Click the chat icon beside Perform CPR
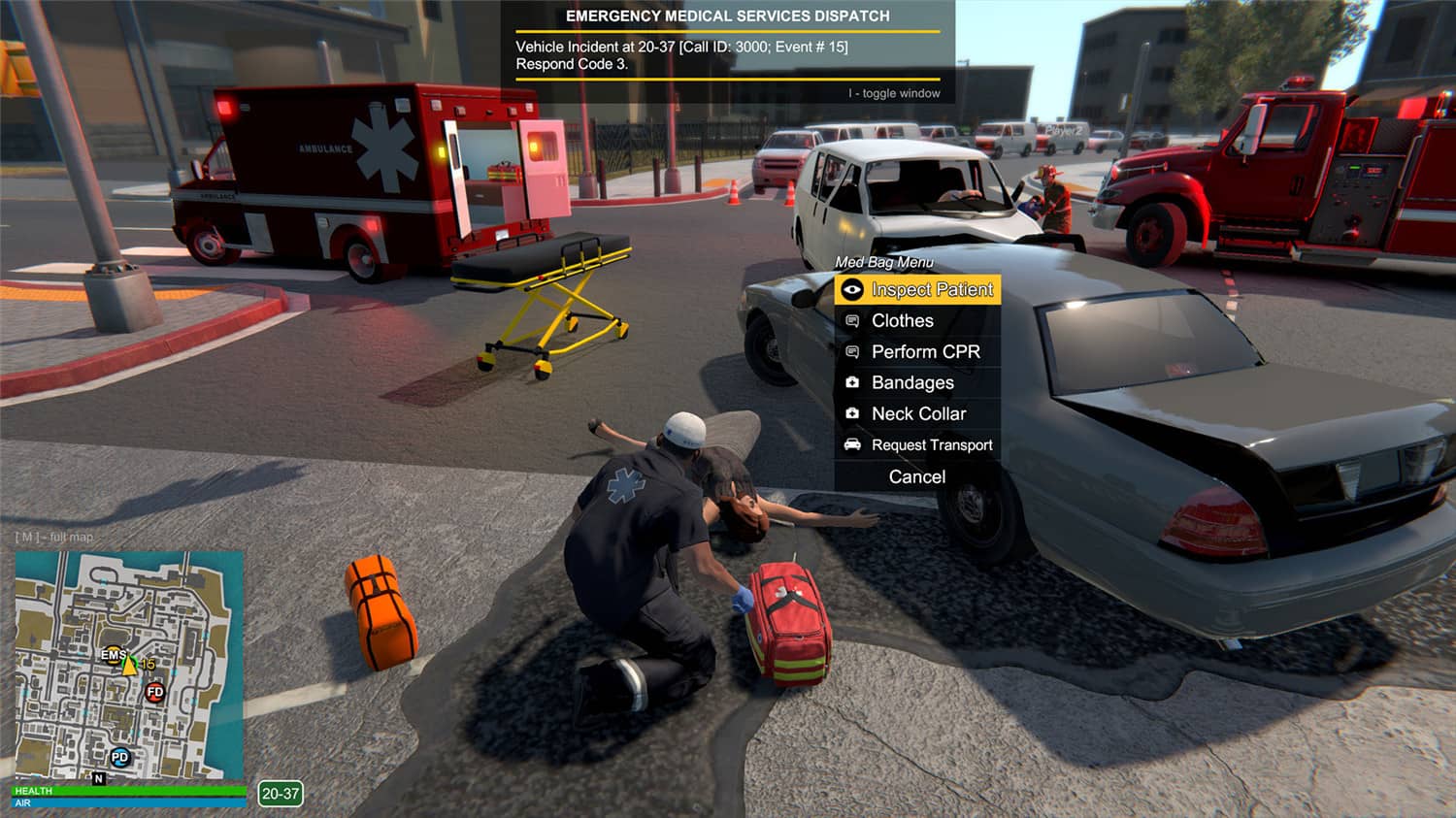This screenshot has width=1456, height=818. click(854, 351)
